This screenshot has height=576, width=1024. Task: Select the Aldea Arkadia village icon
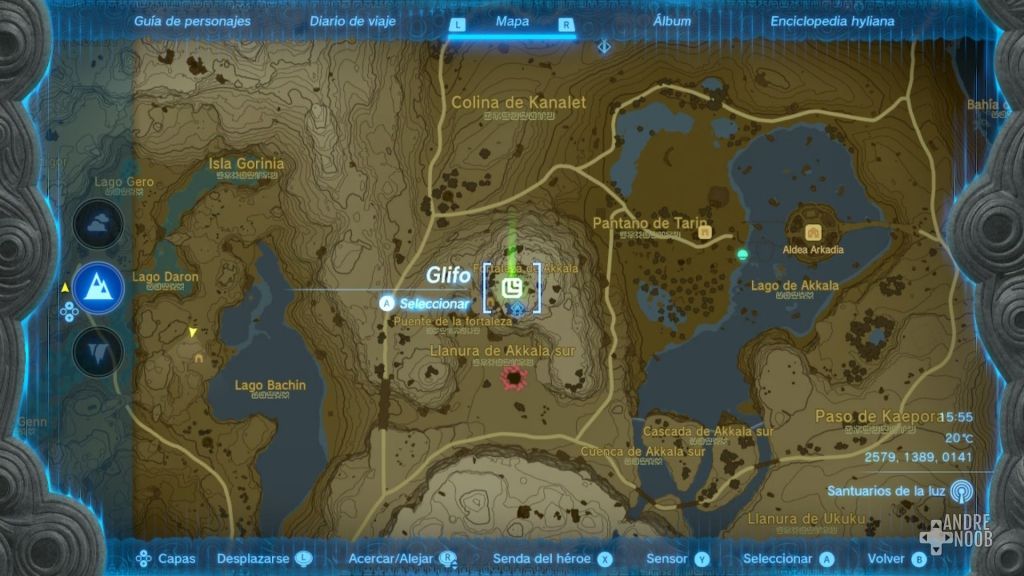click(811, 231)
